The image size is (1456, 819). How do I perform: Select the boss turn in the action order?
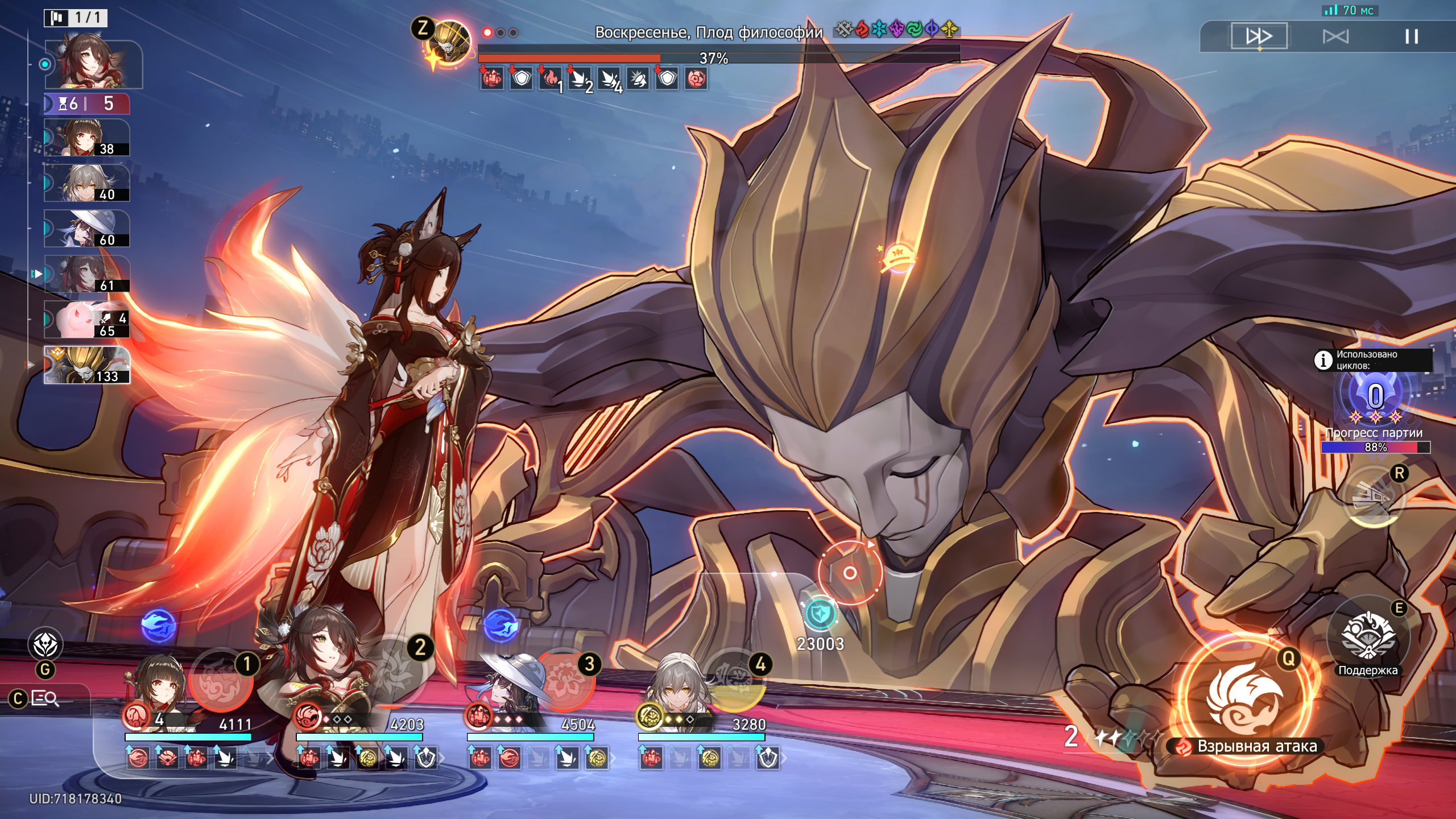87,365
